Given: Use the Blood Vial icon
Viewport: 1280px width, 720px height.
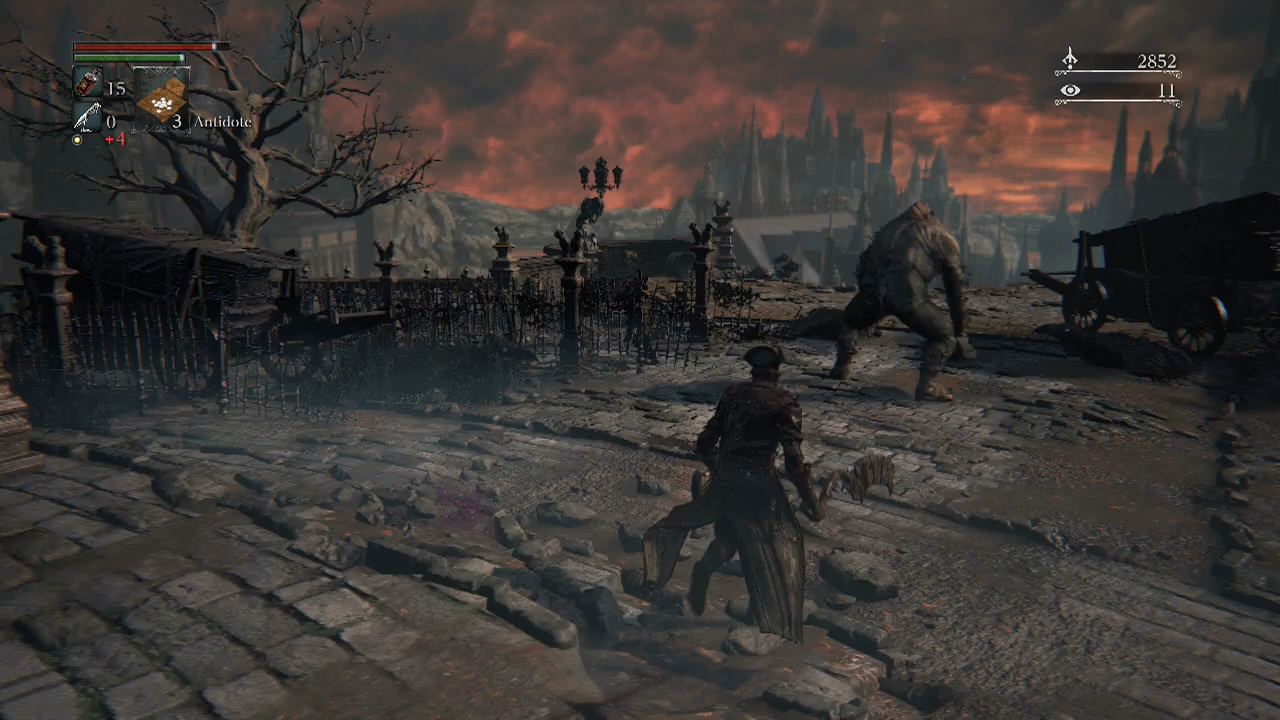Looking at the screenshot, I should [87, 85].
